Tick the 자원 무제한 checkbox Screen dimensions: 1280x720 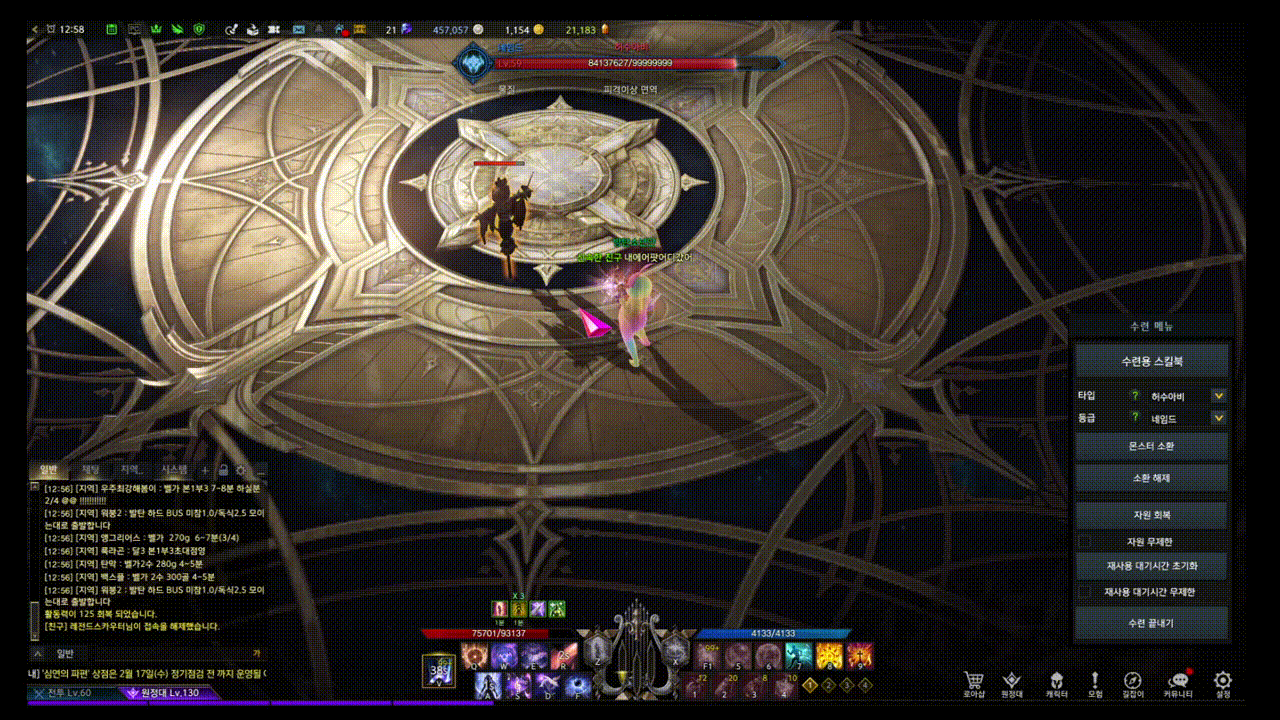click(1085, 541)
